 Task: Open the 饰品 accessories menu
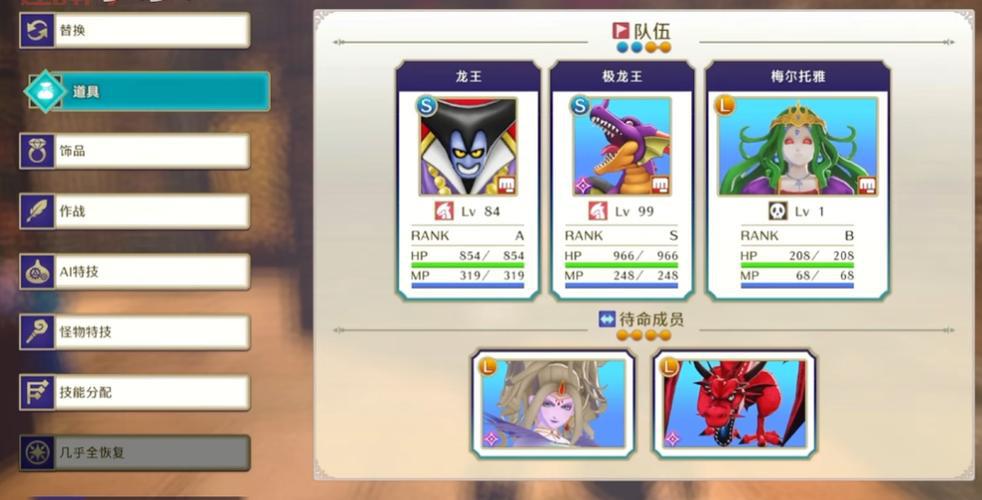135,151
